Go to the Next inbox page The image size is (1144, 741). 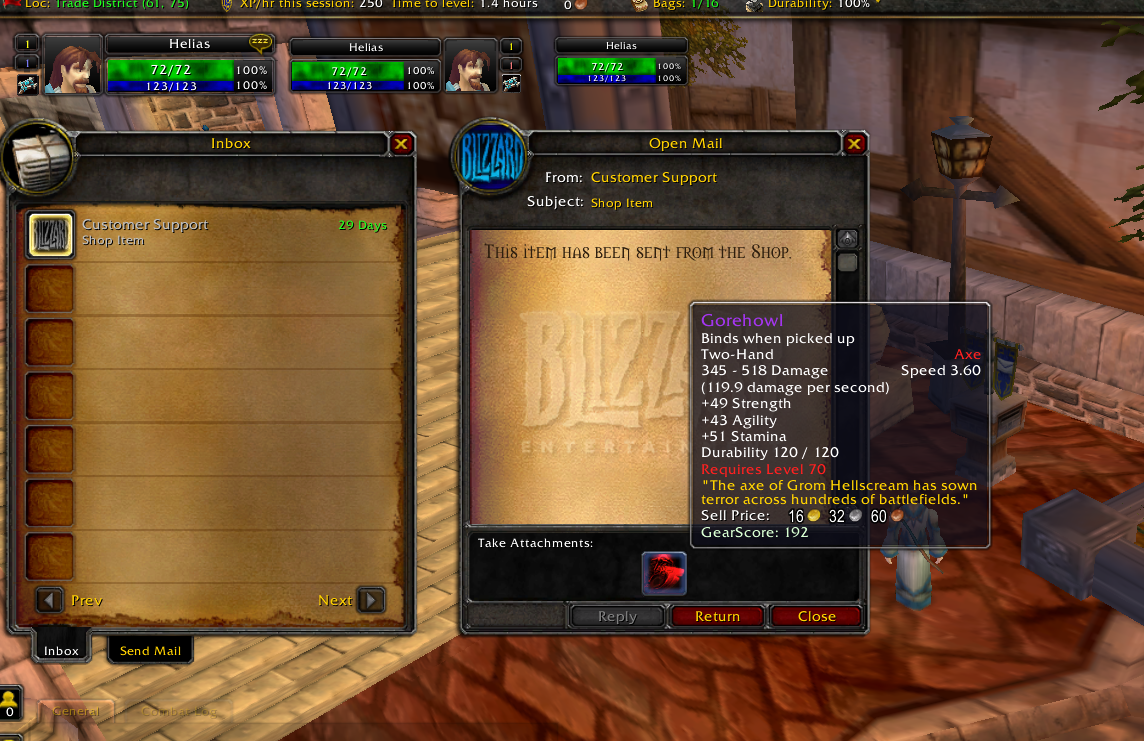[x=370, y=600]
